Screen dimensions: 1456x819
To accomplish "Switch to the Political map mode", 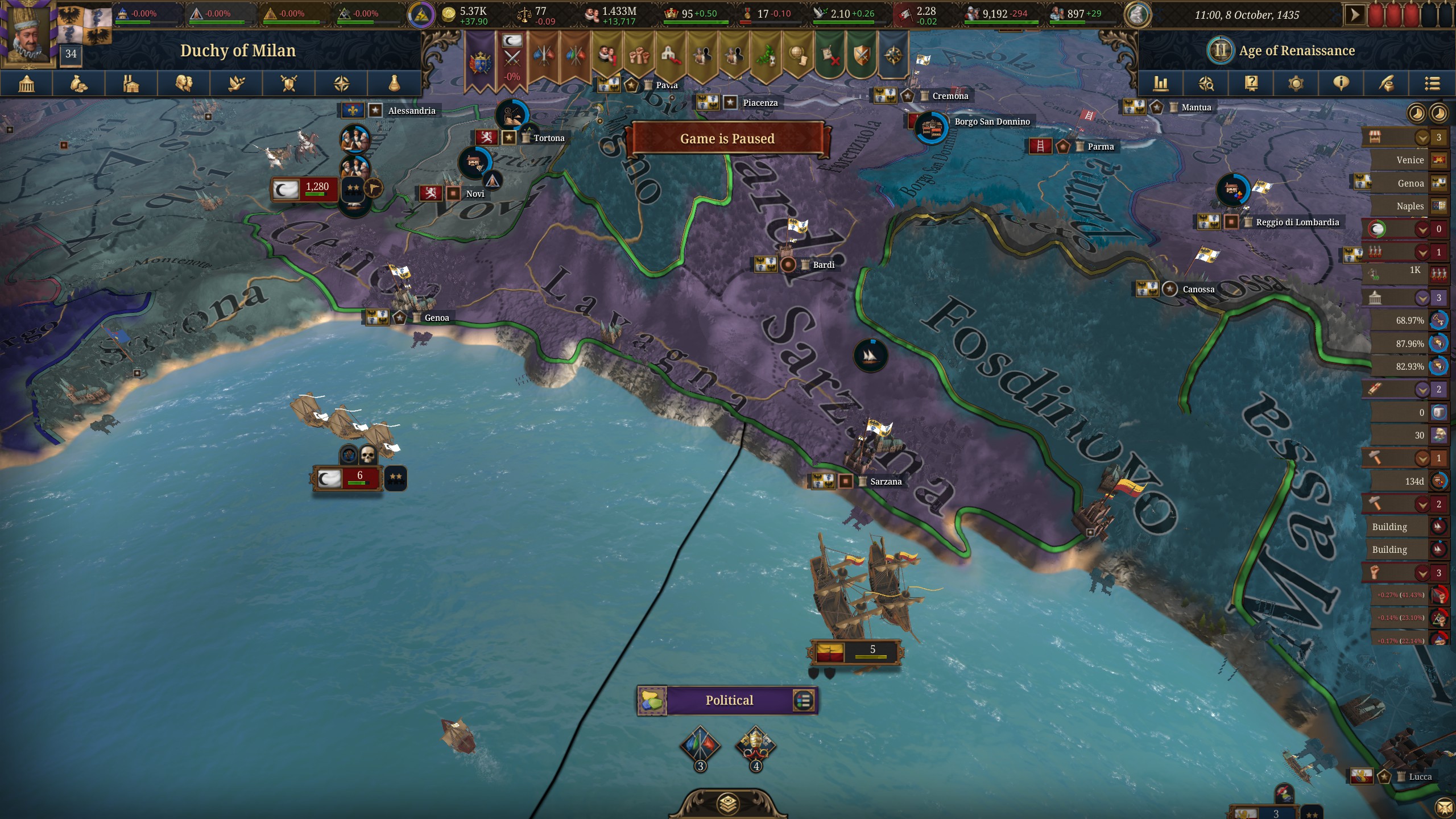I will [x=728, y=700].
